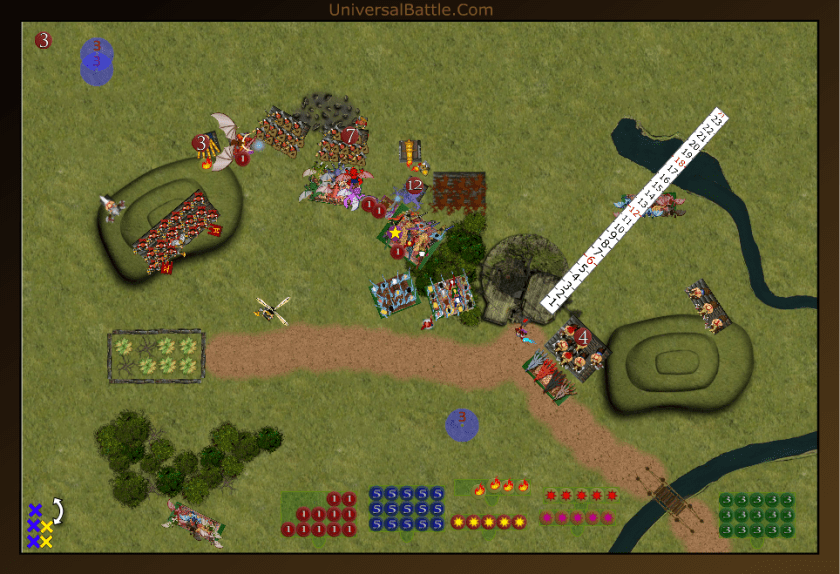This screenshot has height=574, width=840.
Task: Click the blue and yellow X markers
Action: pos(39,526)
